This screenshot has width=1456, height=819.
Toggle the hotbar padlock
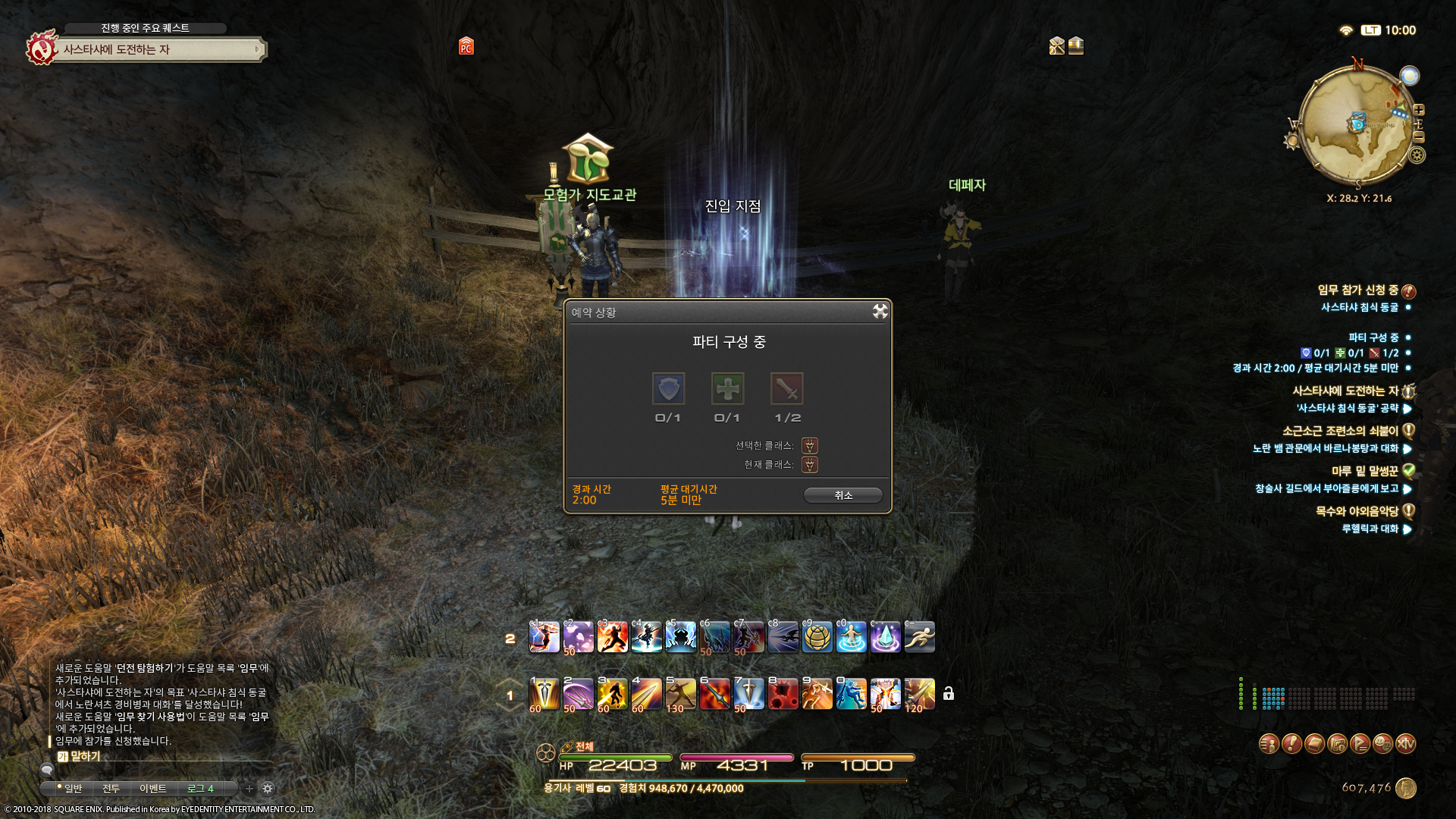click(948, 694)
